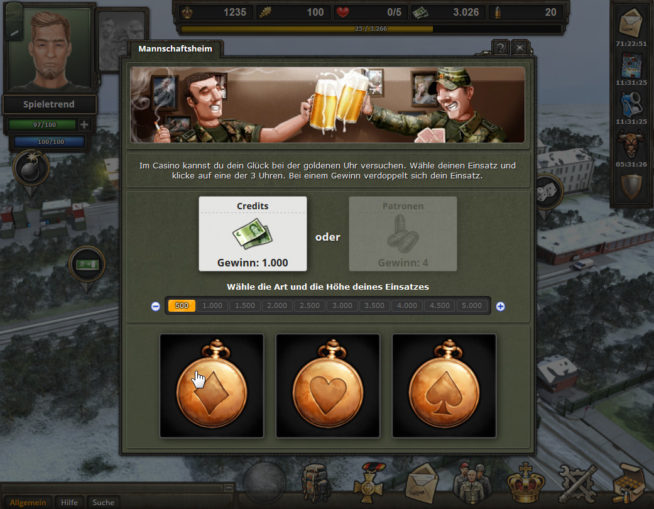Set the stake to 500
The width and height of the screenshot is (654, 509).
tap(182, 306)
